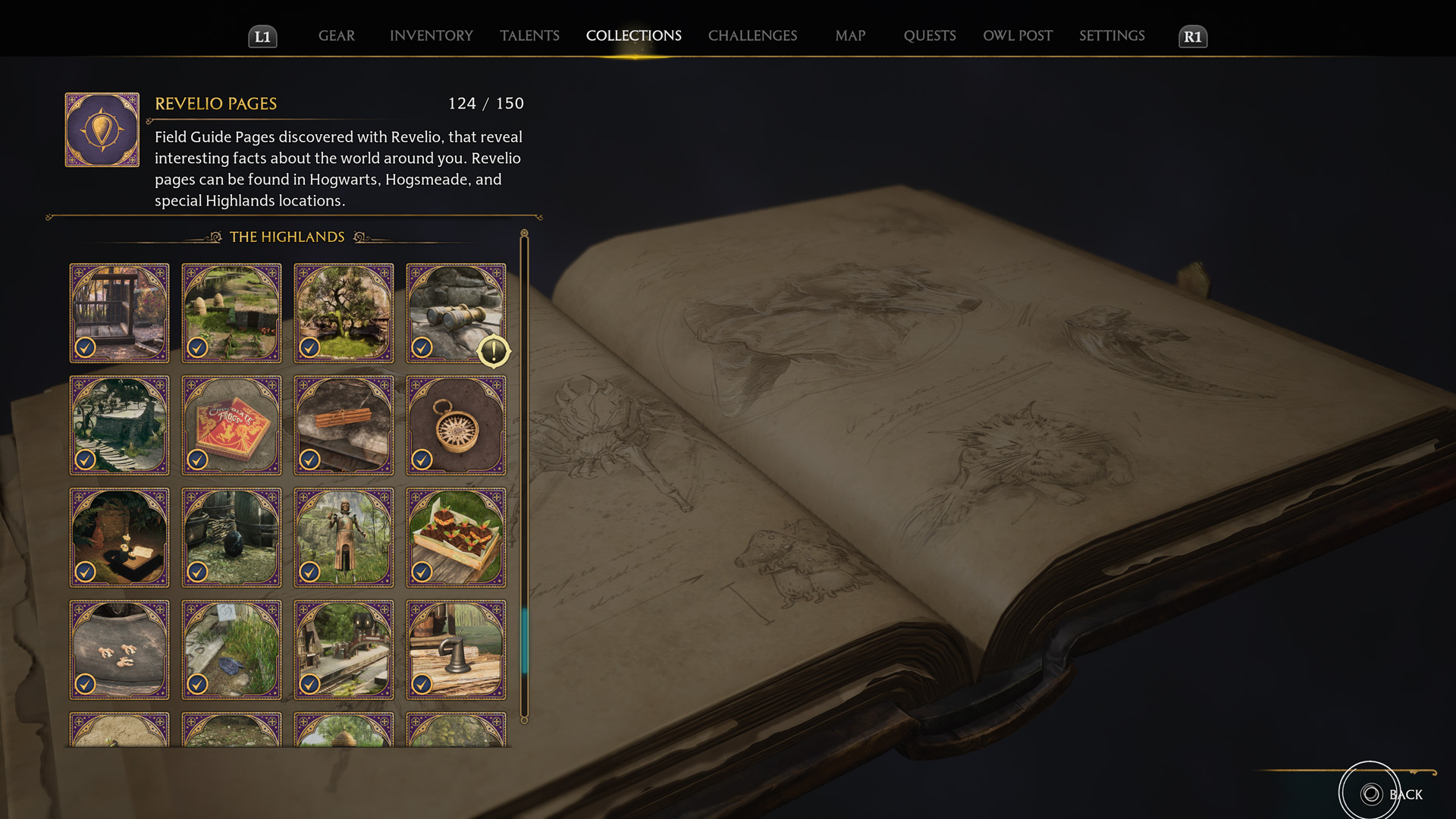Viewport: 1456px width, 819px height.
Task: Click the new-item exclamation badge on binoculars page
Action: tap(494, 350)
